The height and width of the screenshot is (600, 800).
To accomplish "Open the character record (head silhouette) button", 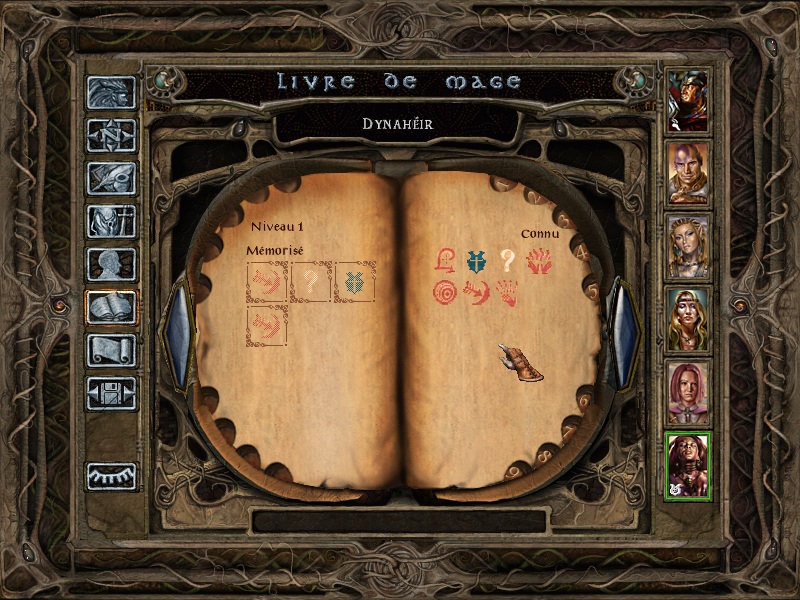I will pyautogui.click(x=111, y=264).
